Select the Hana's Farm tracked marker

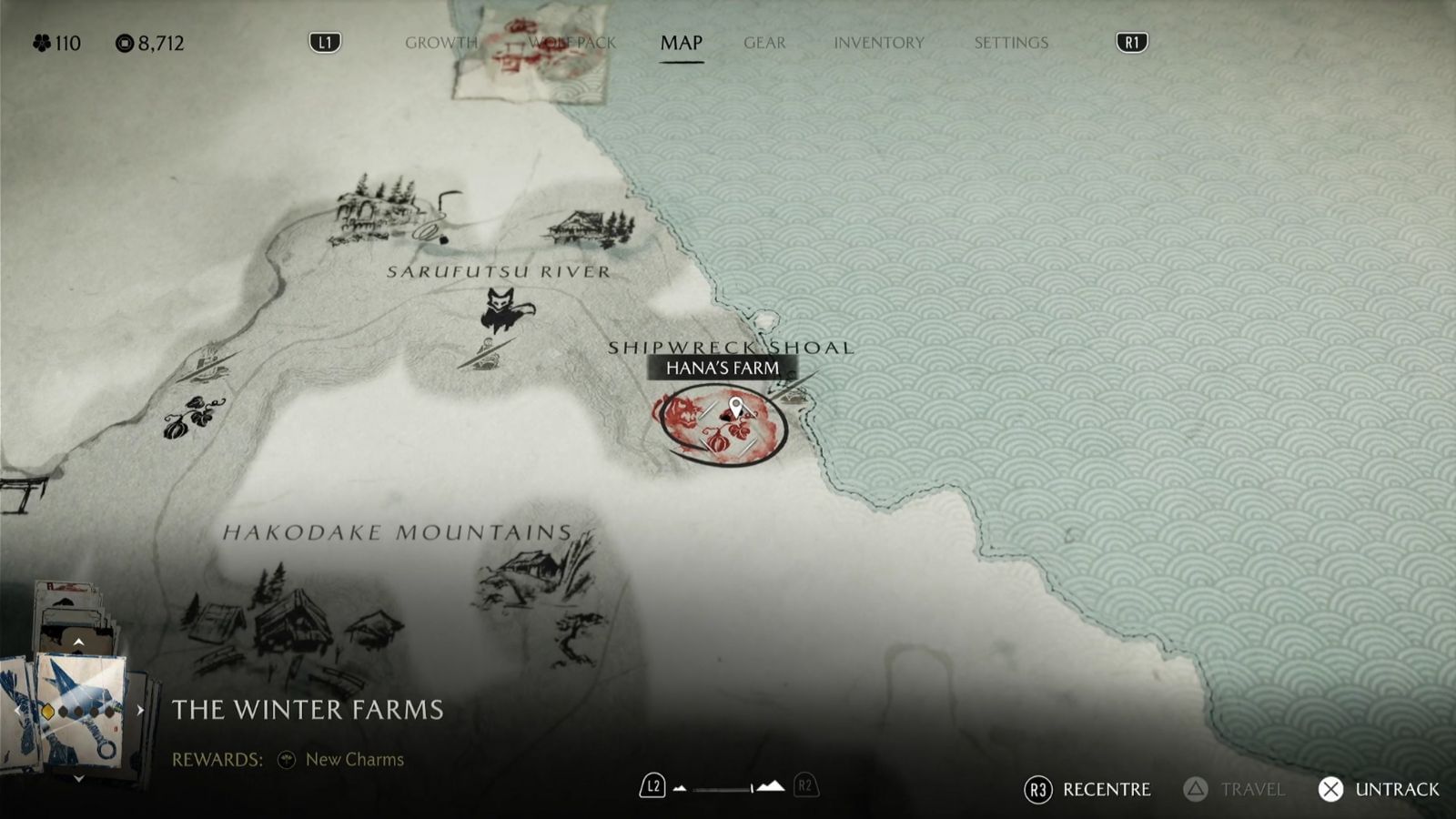pyautogui.click(x=735, y=409)
